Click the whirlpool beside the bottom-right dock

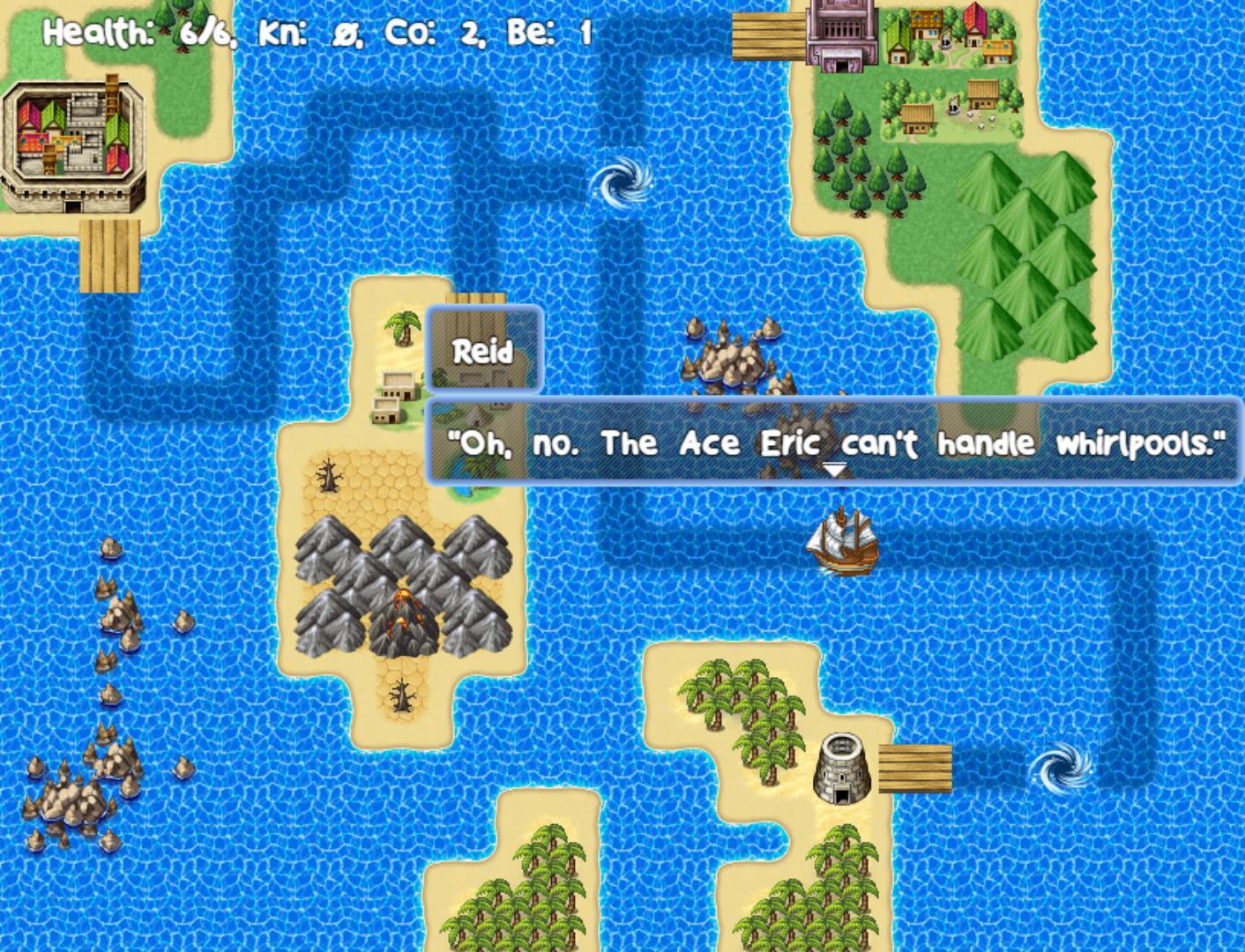(1062, 769)
